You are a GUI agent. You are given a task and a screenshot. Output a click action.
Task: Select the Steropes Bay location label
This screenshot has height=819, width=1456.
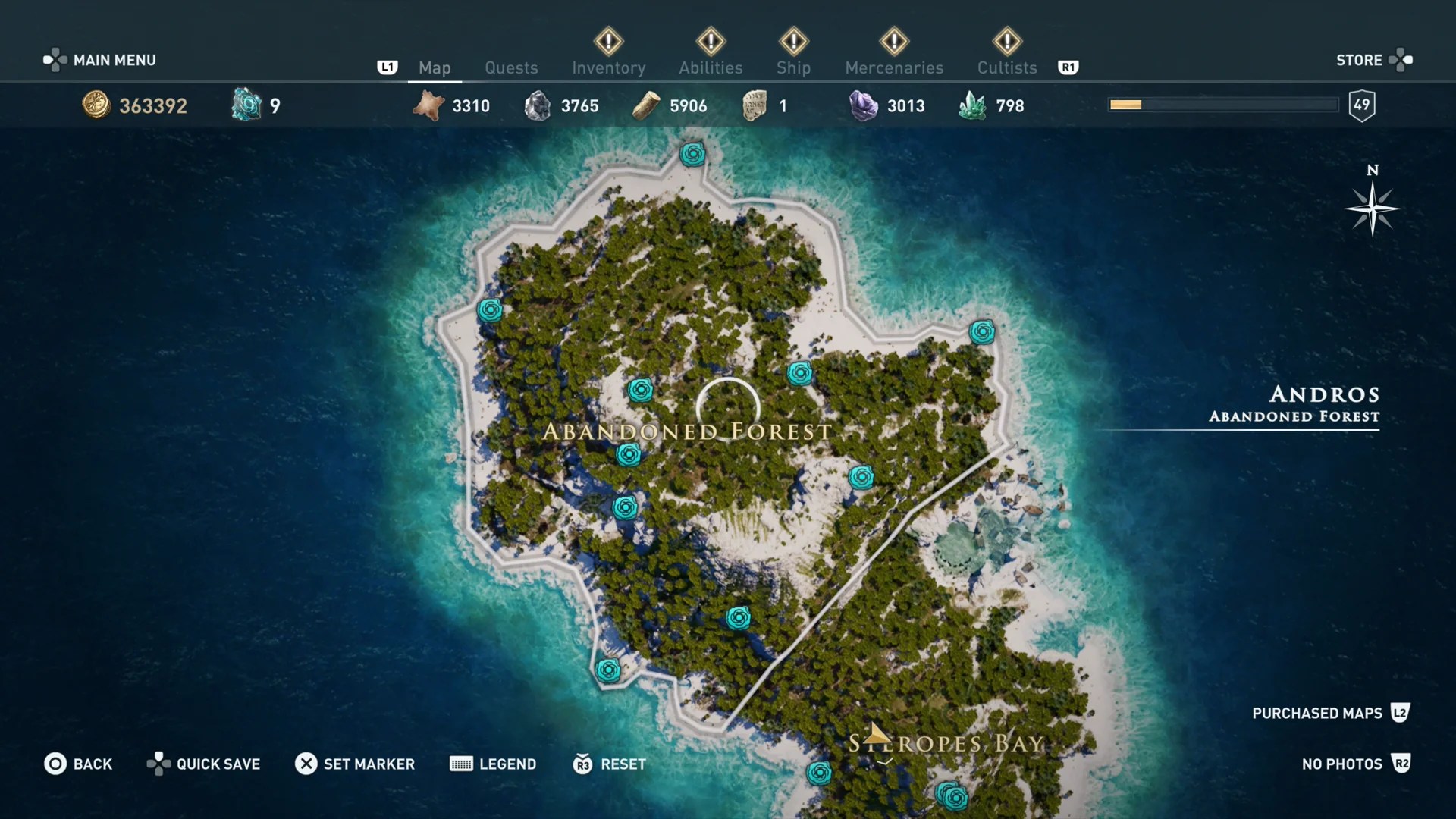(946, 744)
